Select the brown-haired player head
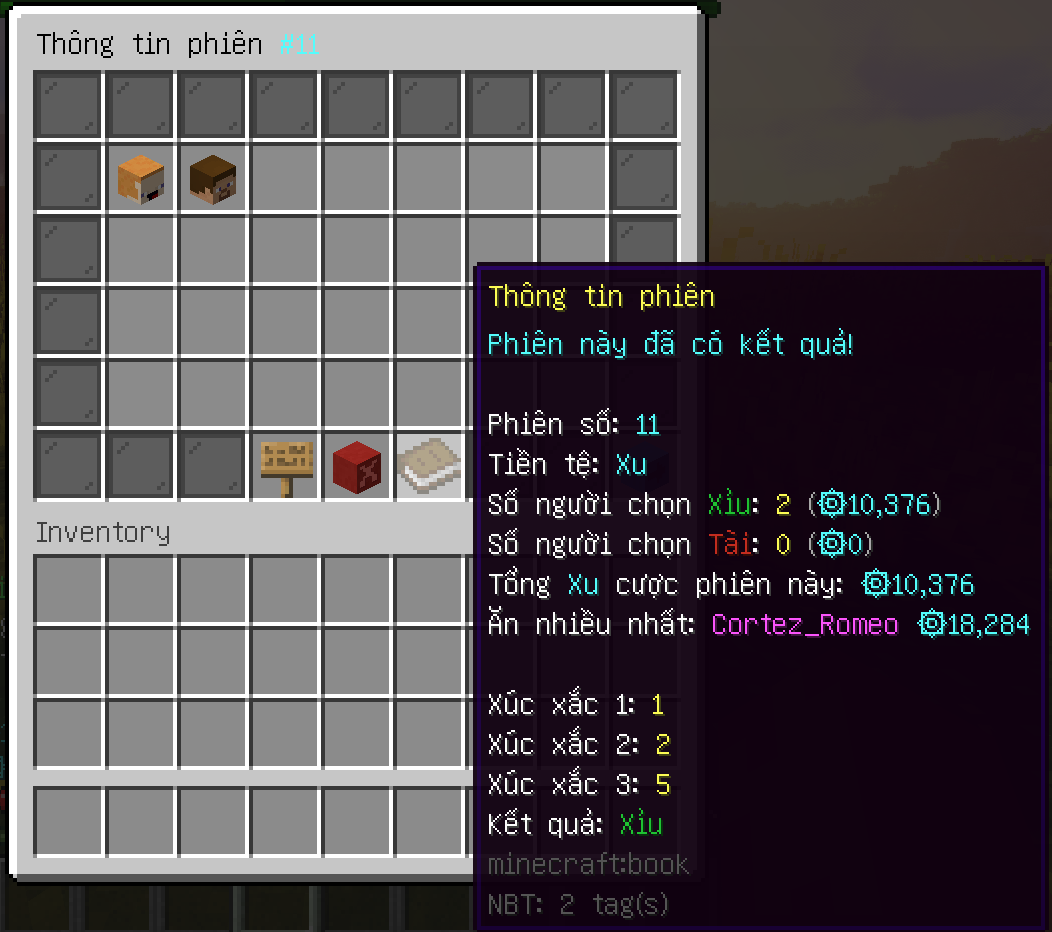This screenshot has width=1052, height=932. coord(213,178)
